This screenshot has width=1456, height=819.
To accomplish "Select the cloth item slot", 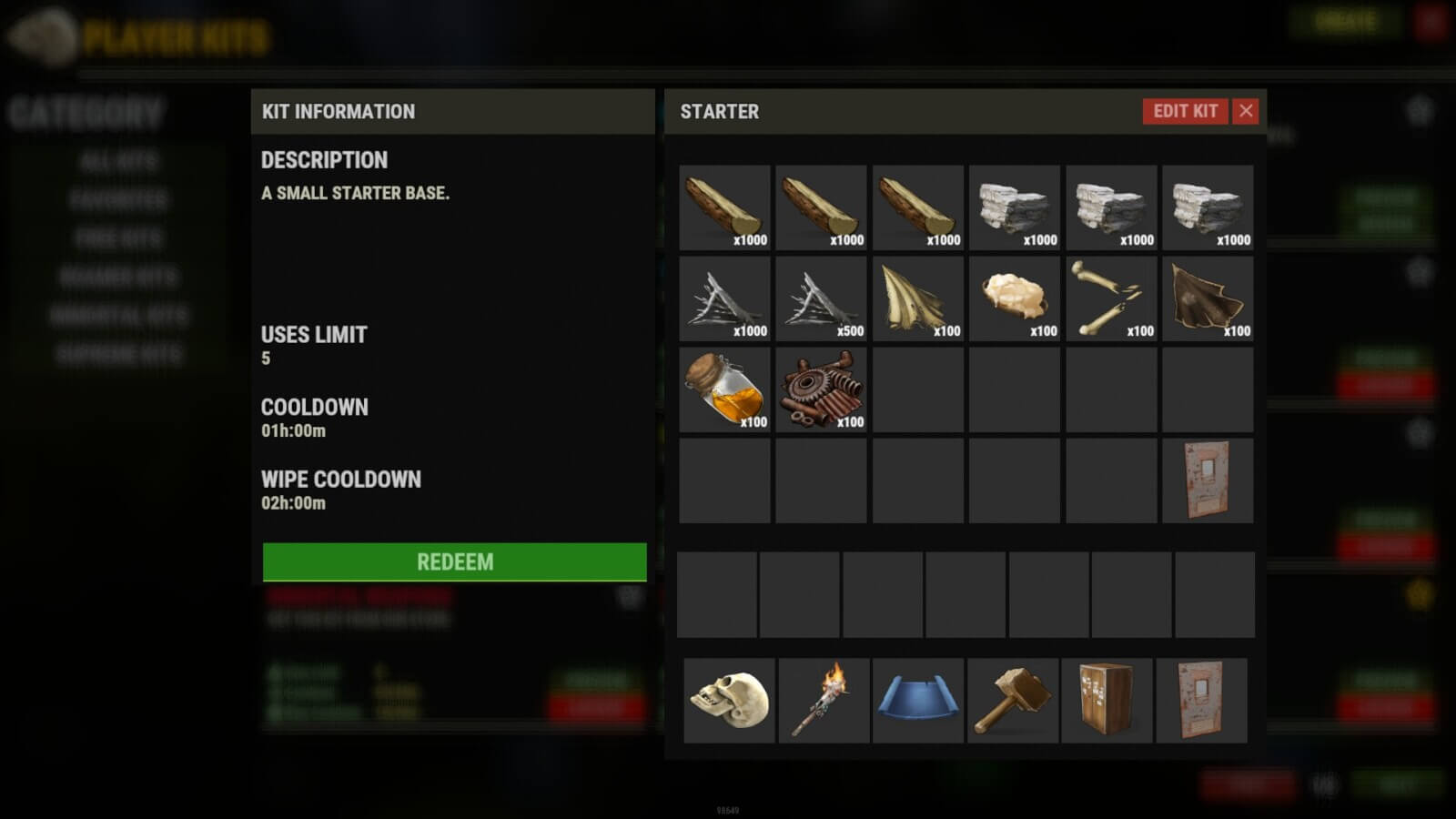I will click(917, 298).
